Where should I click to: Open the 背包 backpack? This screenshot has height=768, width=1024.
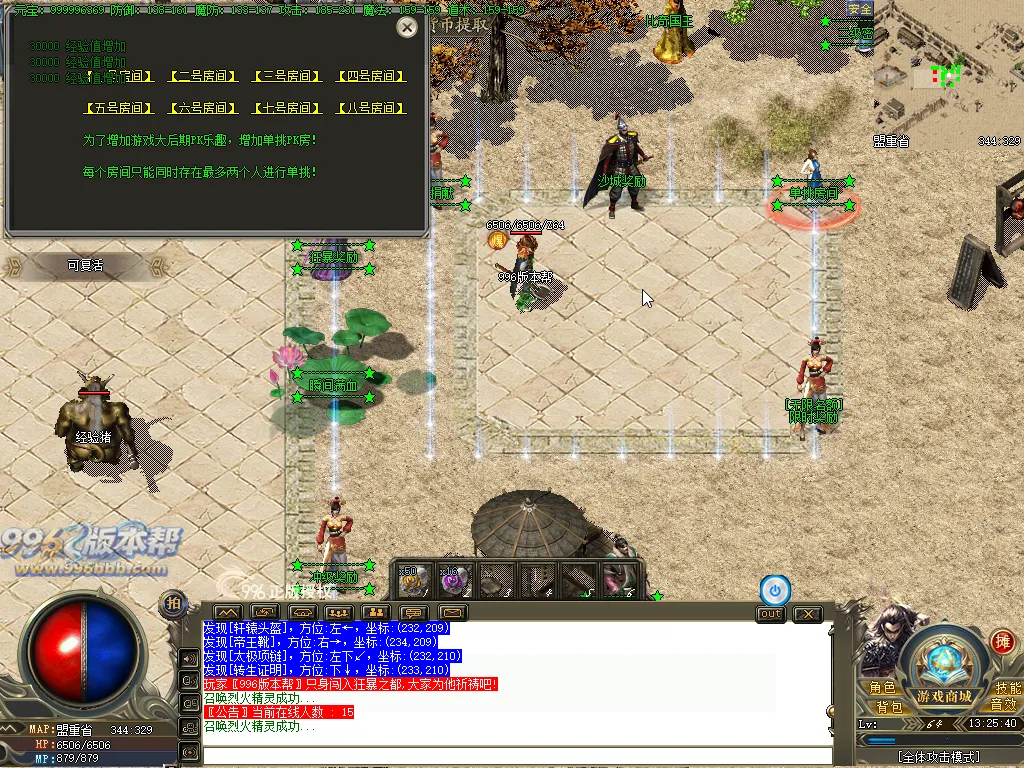pyautogui.click(x=889, y=707)
